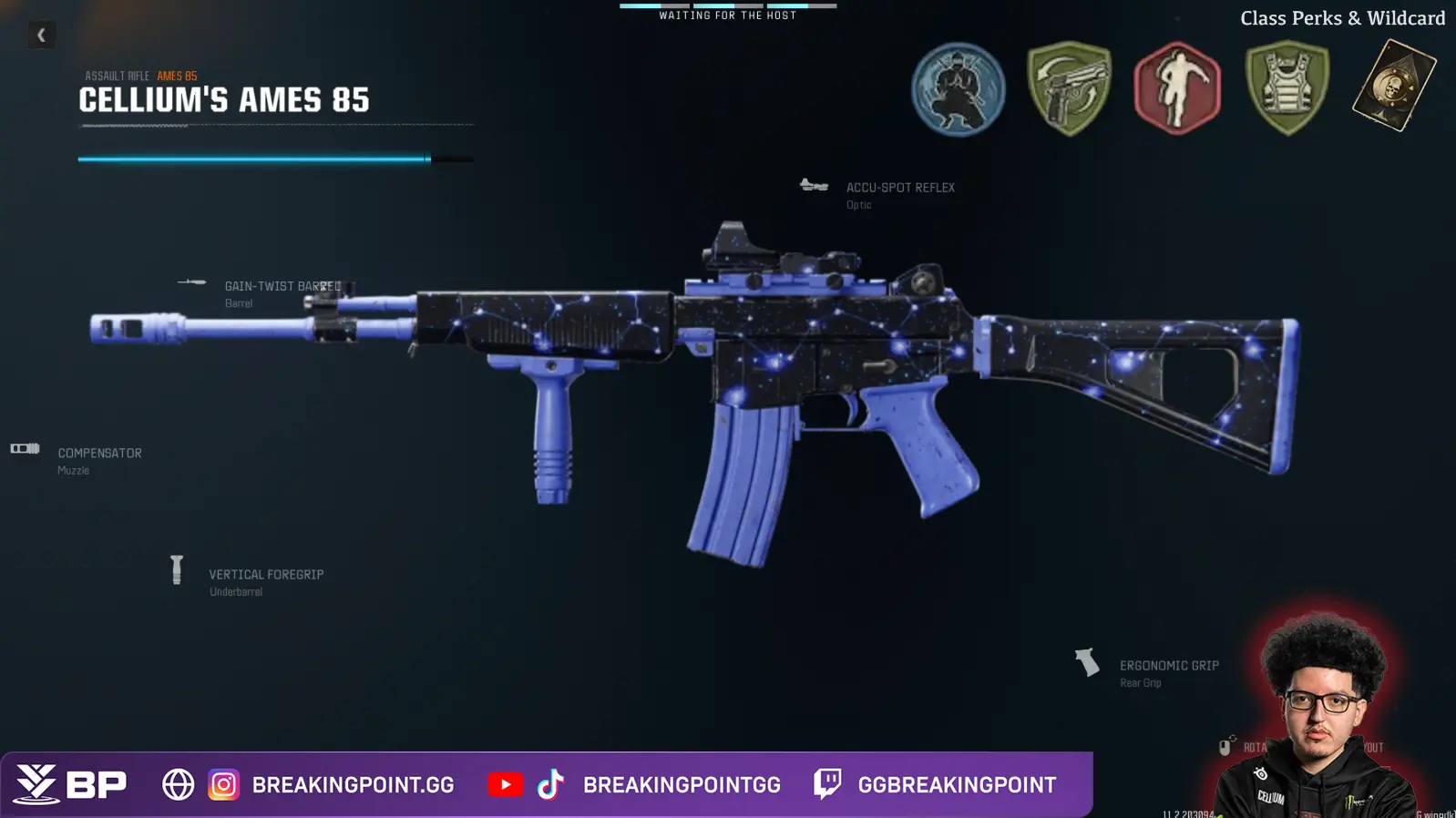Open the BREAKINGPOINT.GG link
1456x818 pixels.
[351, 783]
